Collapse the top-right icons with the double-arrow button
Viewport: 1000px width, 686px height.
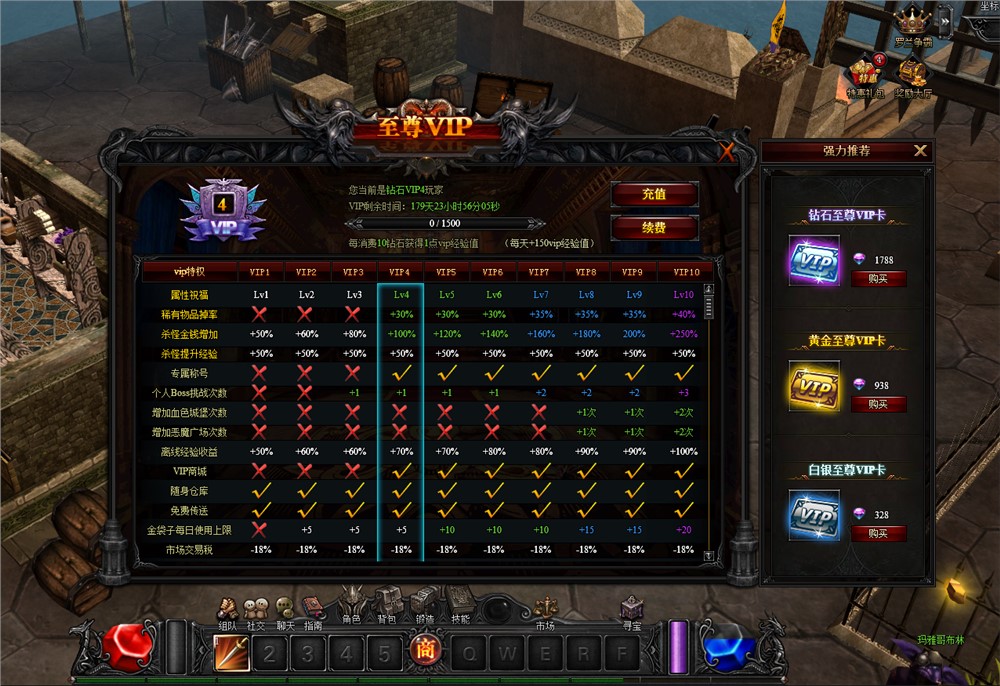pyautogui.click(x=944, y=17)
